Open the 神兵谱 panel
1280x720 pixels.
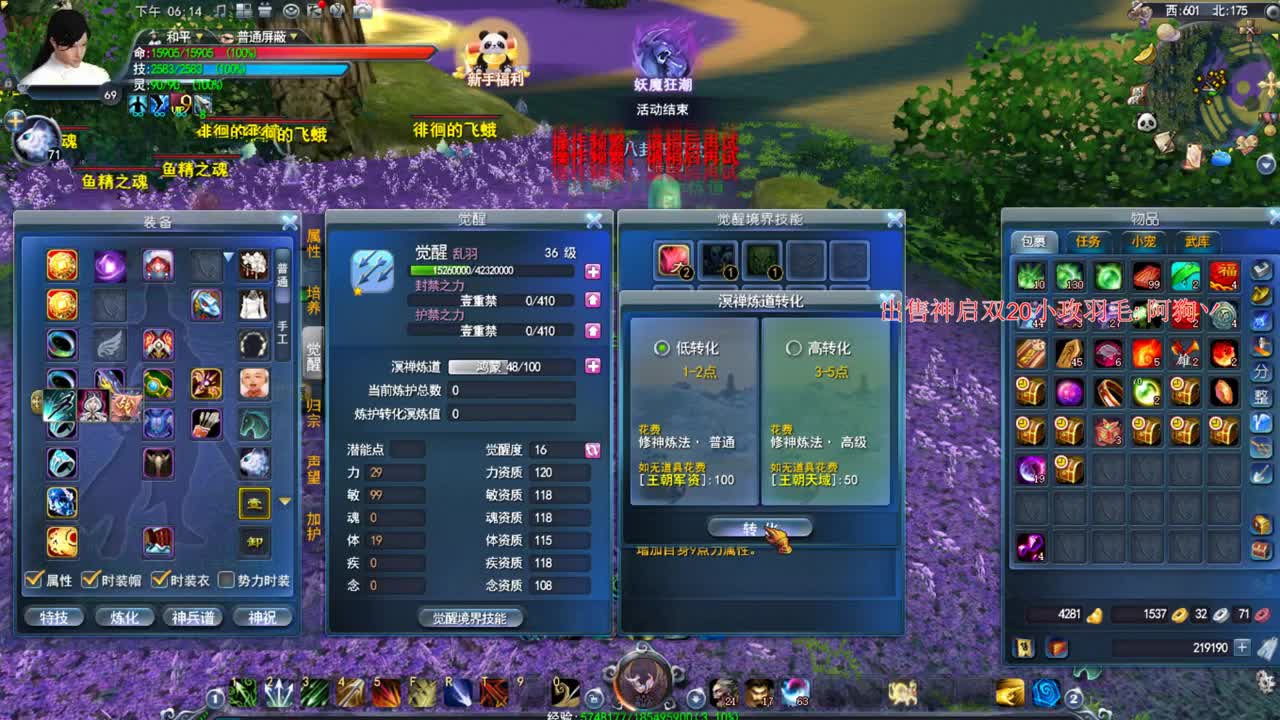[x=193, y=617]
